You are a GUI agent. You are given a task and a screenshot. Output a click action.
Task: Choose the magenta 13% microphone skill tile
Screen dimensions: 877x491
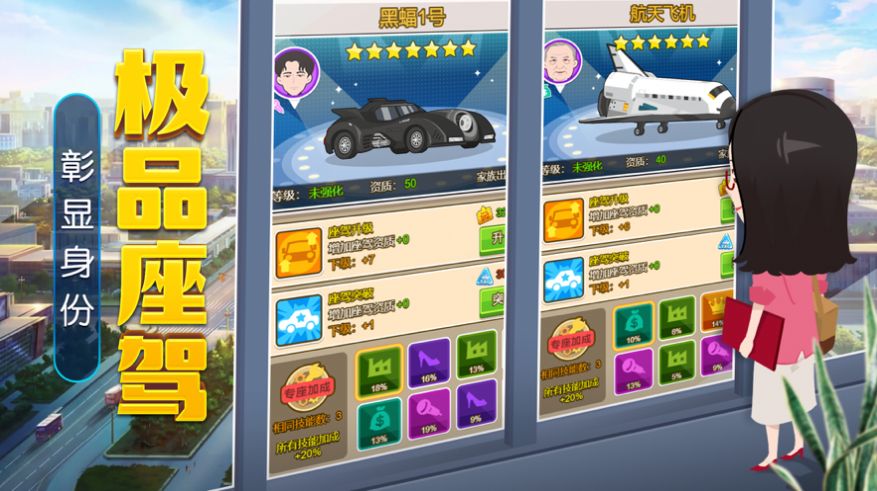coord(634,371)
